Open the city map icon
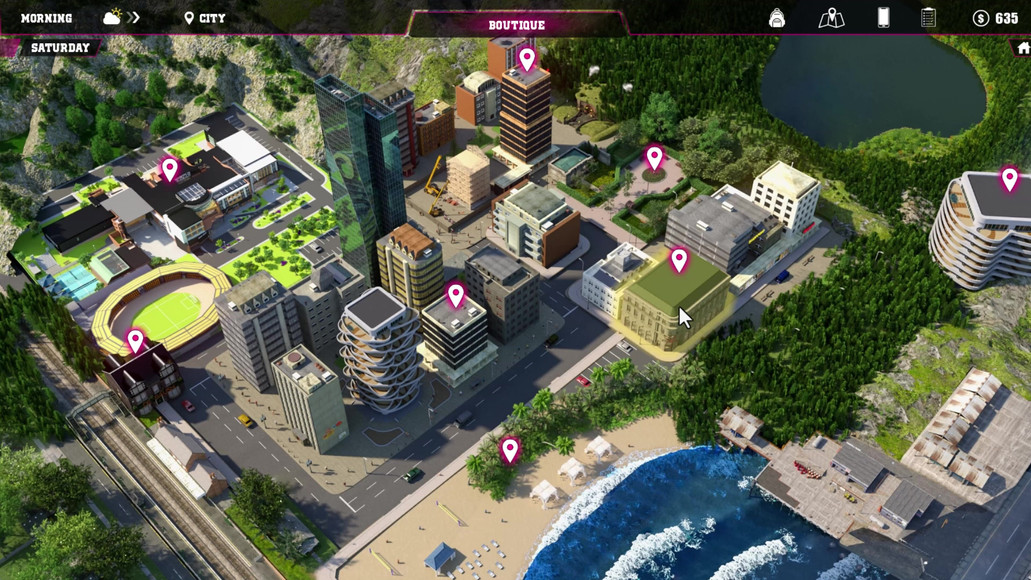Viewport: 1031px width, 580px height. pos(831,18)
